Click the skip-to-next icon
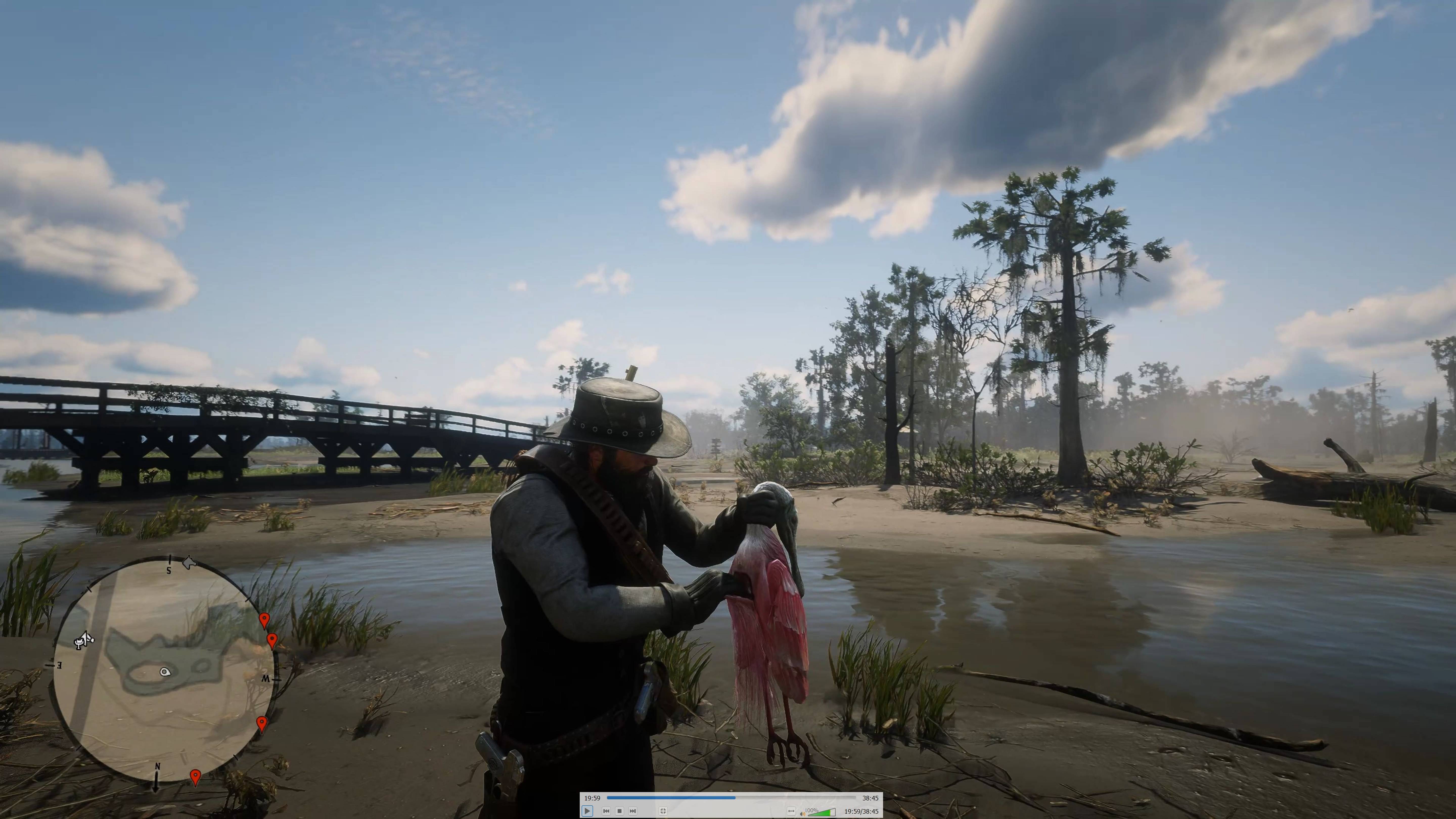 click(x=632, y=812)
